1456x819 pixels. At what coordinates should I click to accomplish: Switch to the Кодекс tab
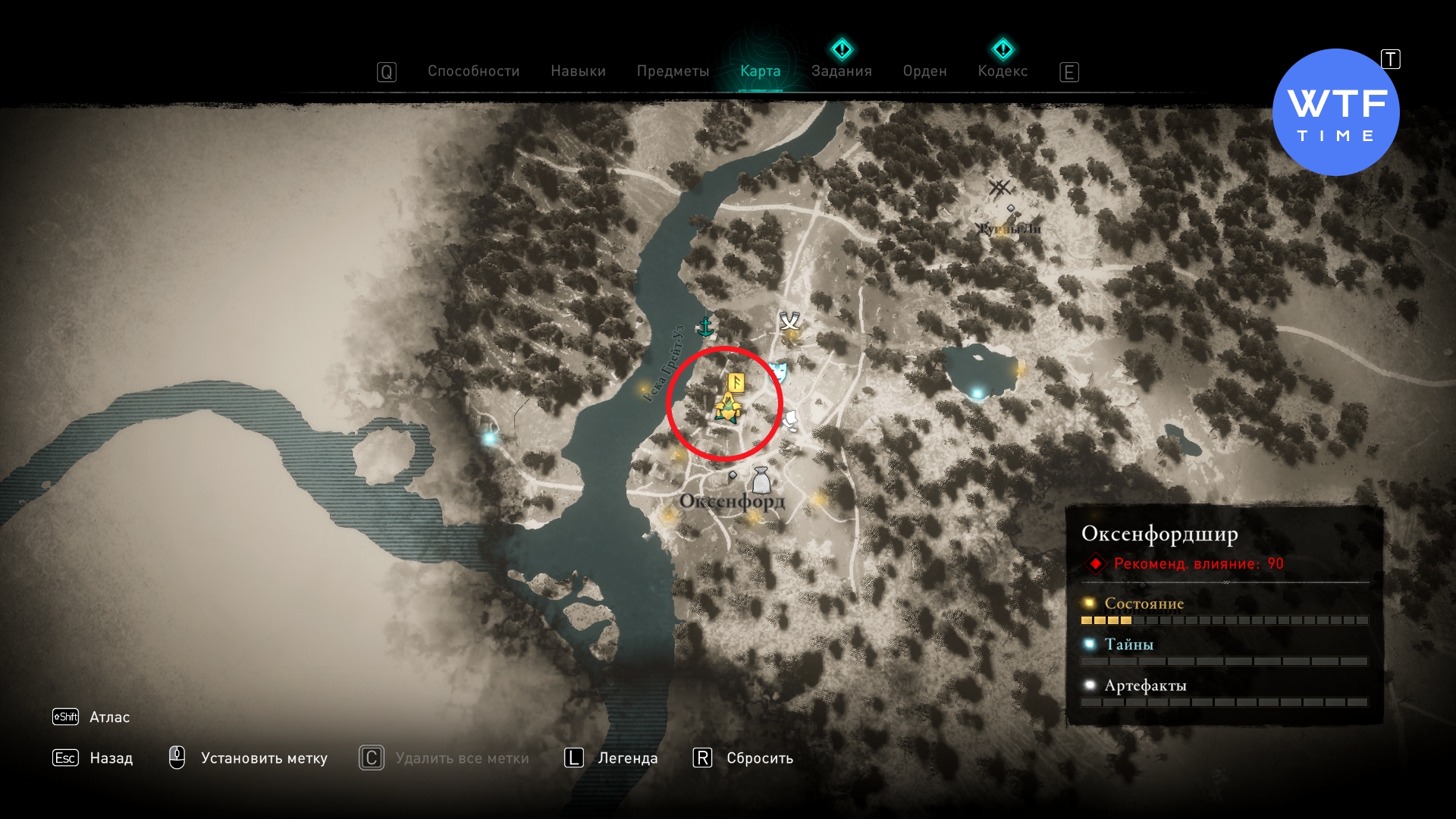coord(1003,71)
